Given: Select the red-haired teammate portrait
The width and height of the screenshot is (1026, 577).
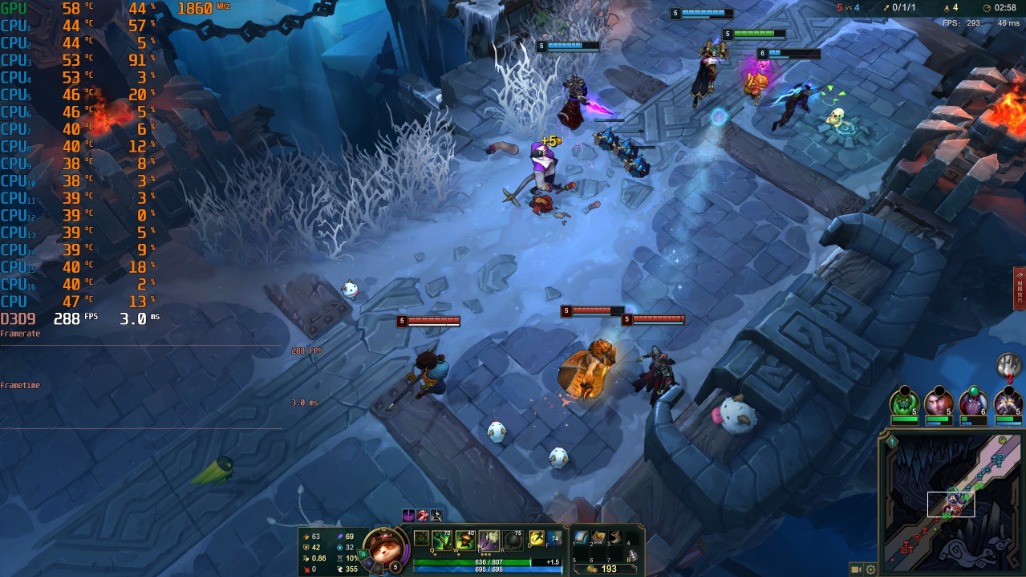Looking at the screenshot, I should (938, 402).
